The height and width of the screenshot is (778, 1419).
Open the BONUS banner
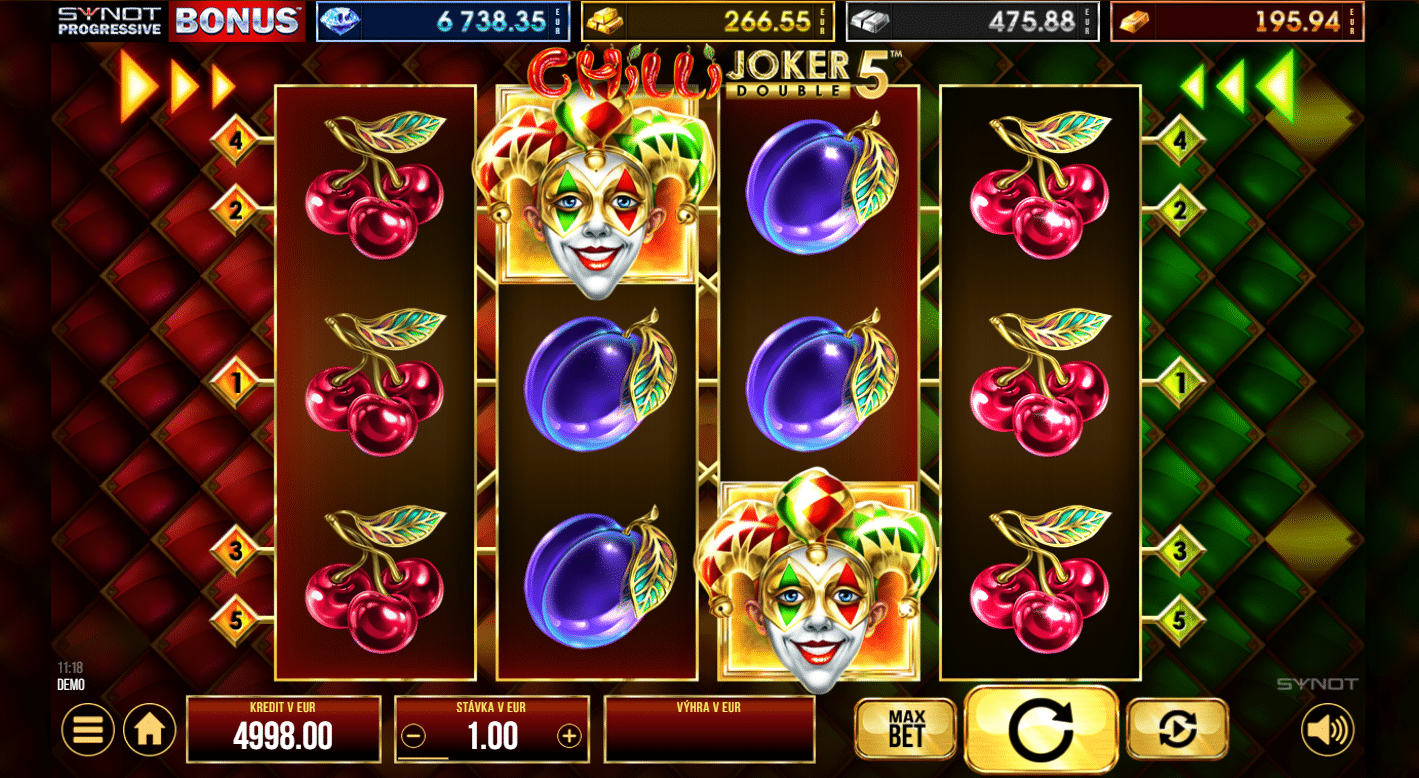point(237,20)
